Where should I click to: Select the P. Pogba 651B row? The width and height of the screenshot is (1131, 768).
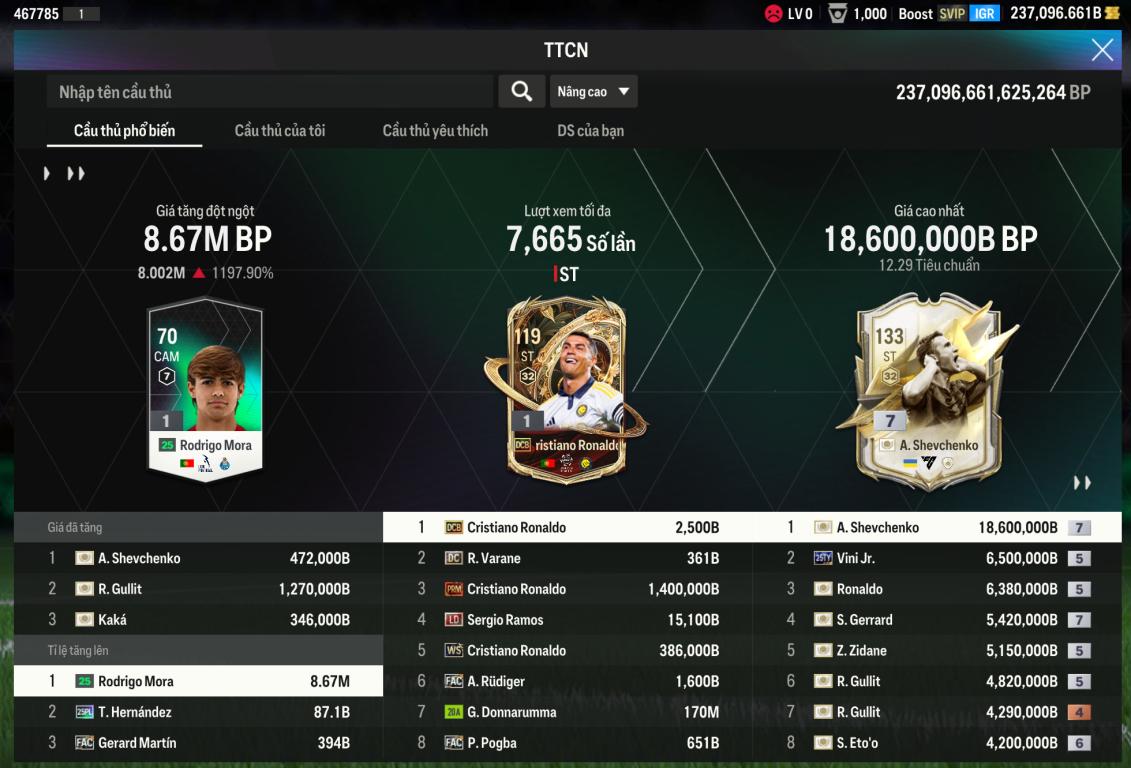(567, 743)
